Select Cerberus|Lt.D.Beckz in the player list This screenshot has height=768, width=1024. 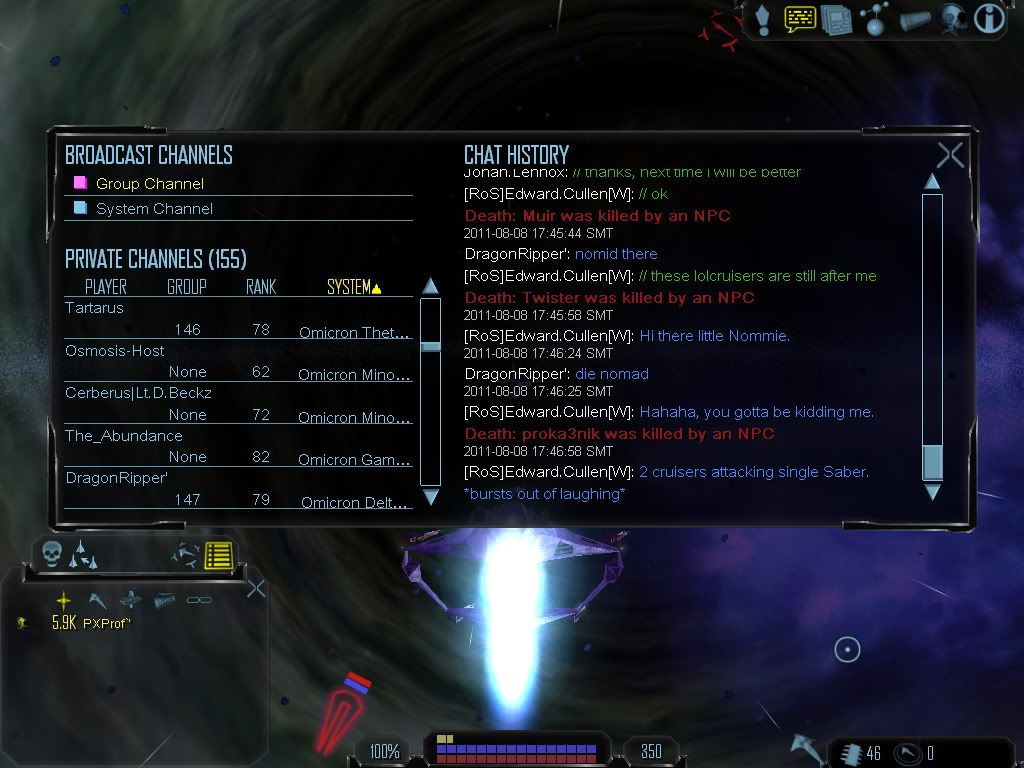(138, 393)
